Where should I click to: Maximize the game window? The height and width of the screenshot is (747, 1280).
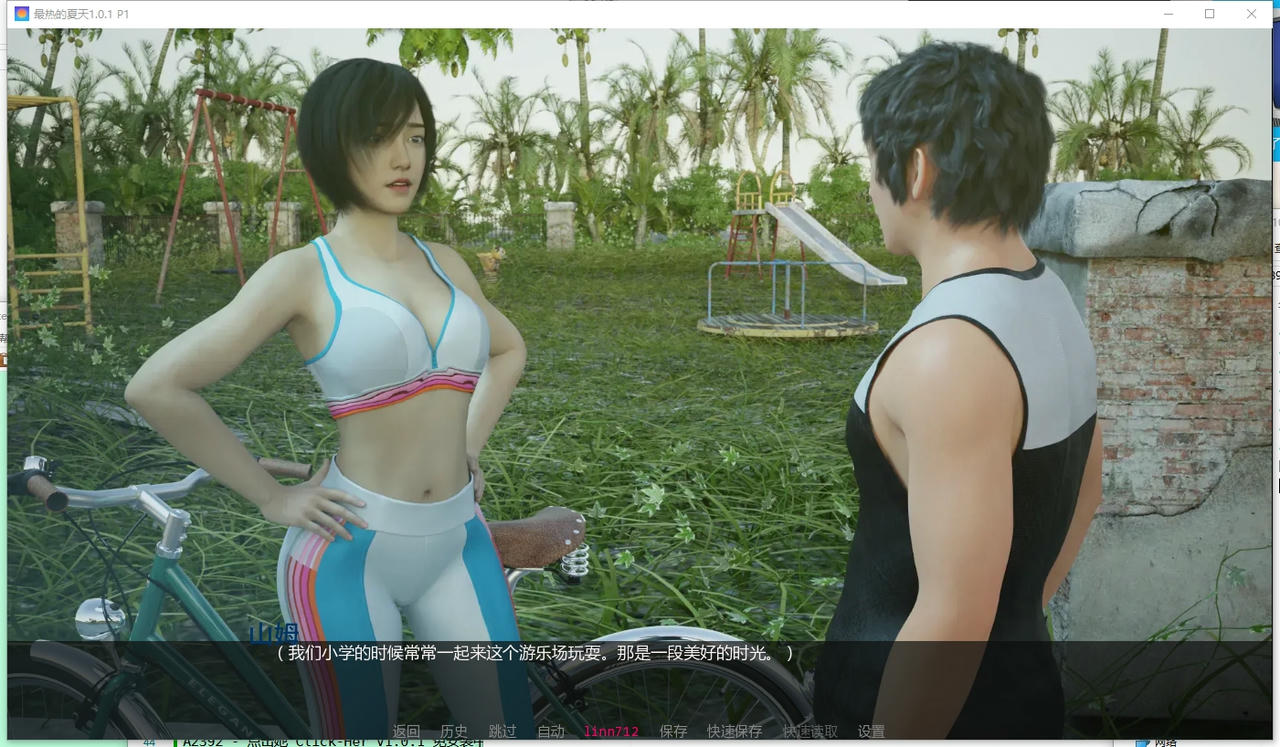tap(1209, 14)
